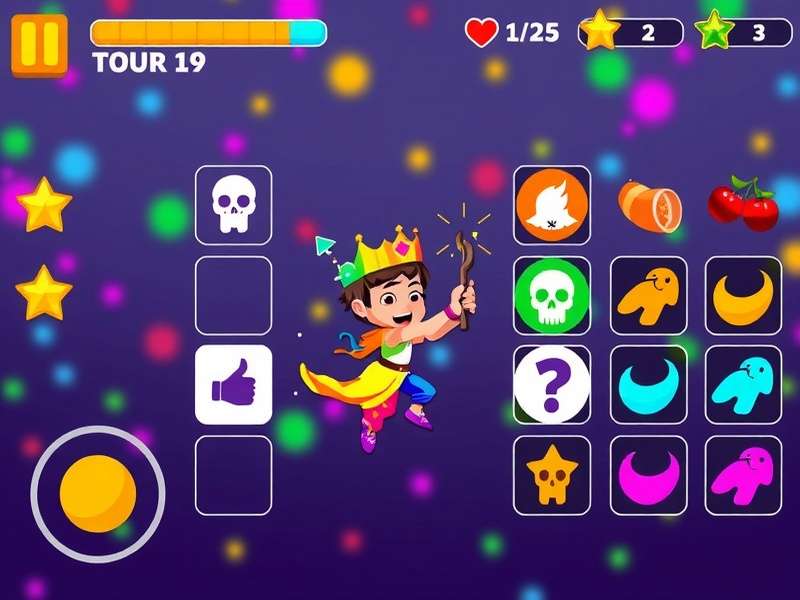Pick the magenta crescent moon tile
This screenshot has width=800, height=600.
648,475
